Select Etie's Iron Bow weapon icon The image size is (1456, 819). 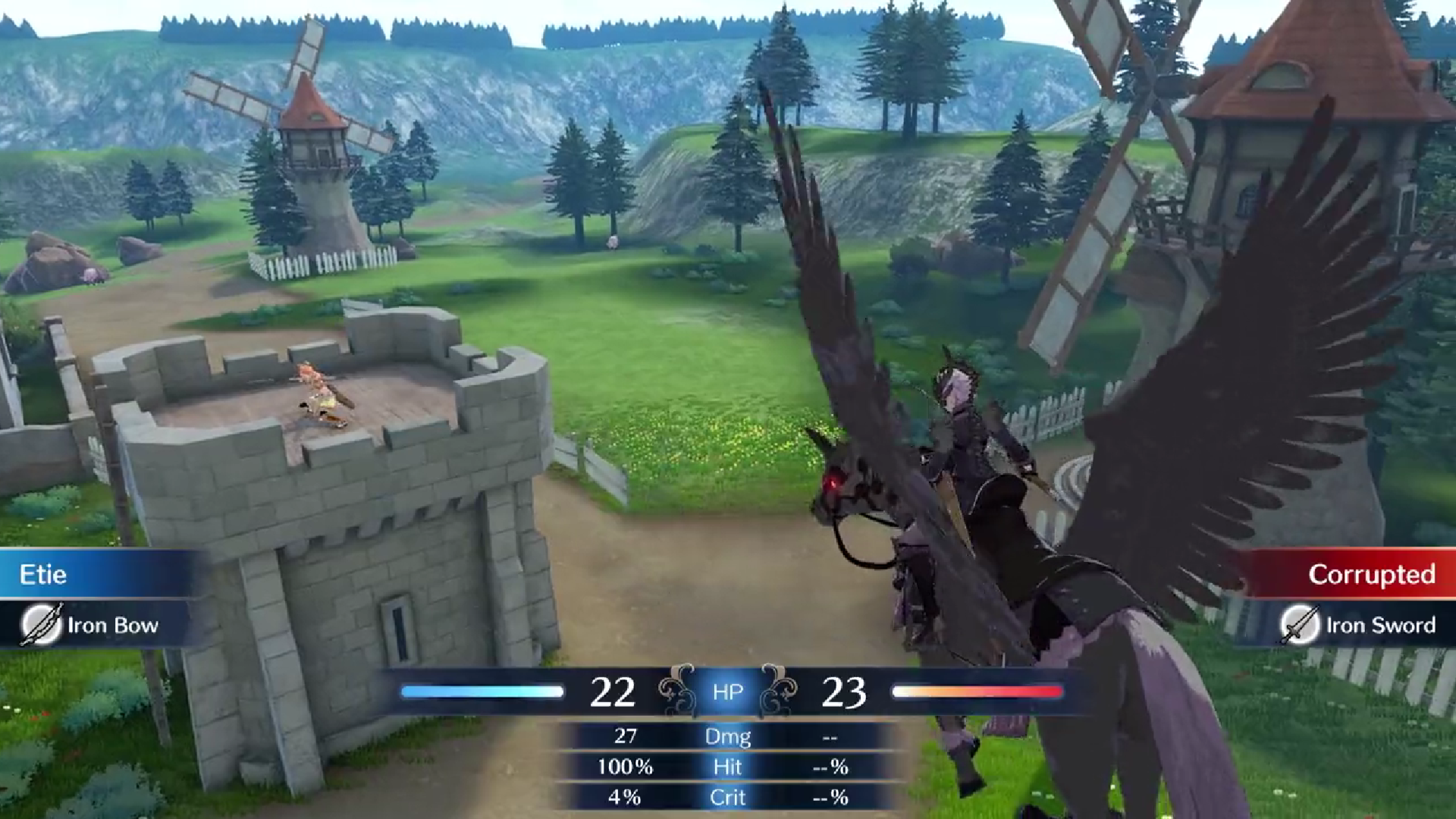41,625
